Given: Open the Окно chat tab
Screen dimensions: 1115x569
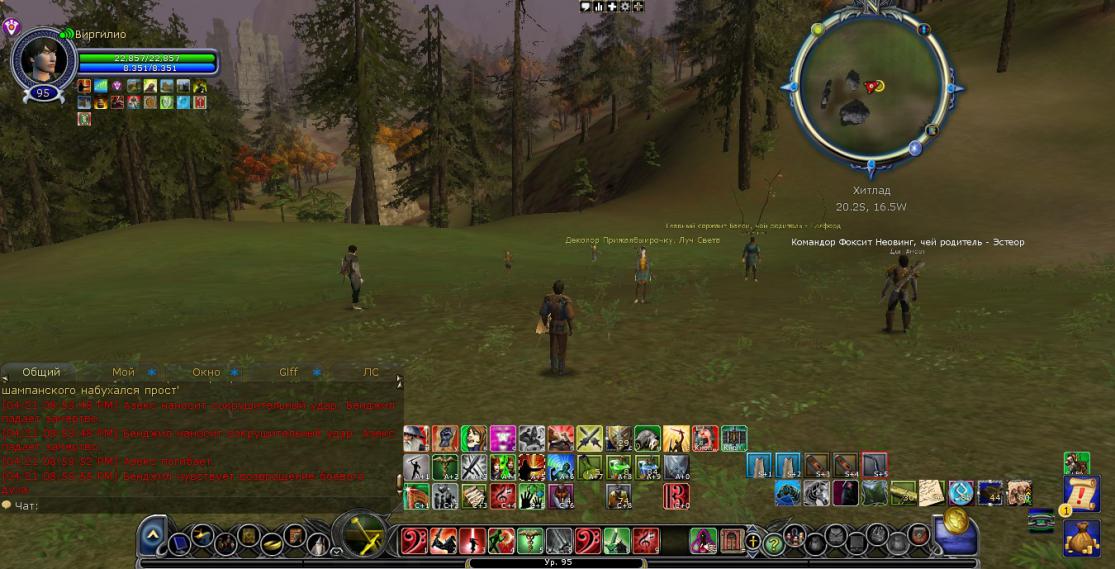Looking at the screenshot, I should point(206,372).
